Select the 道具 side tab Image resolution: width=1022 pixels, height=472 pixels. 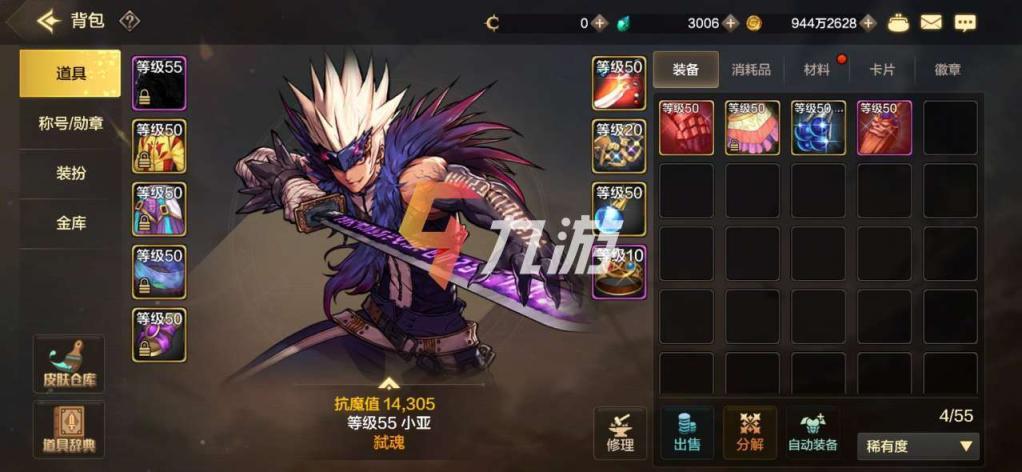point(70,74)
